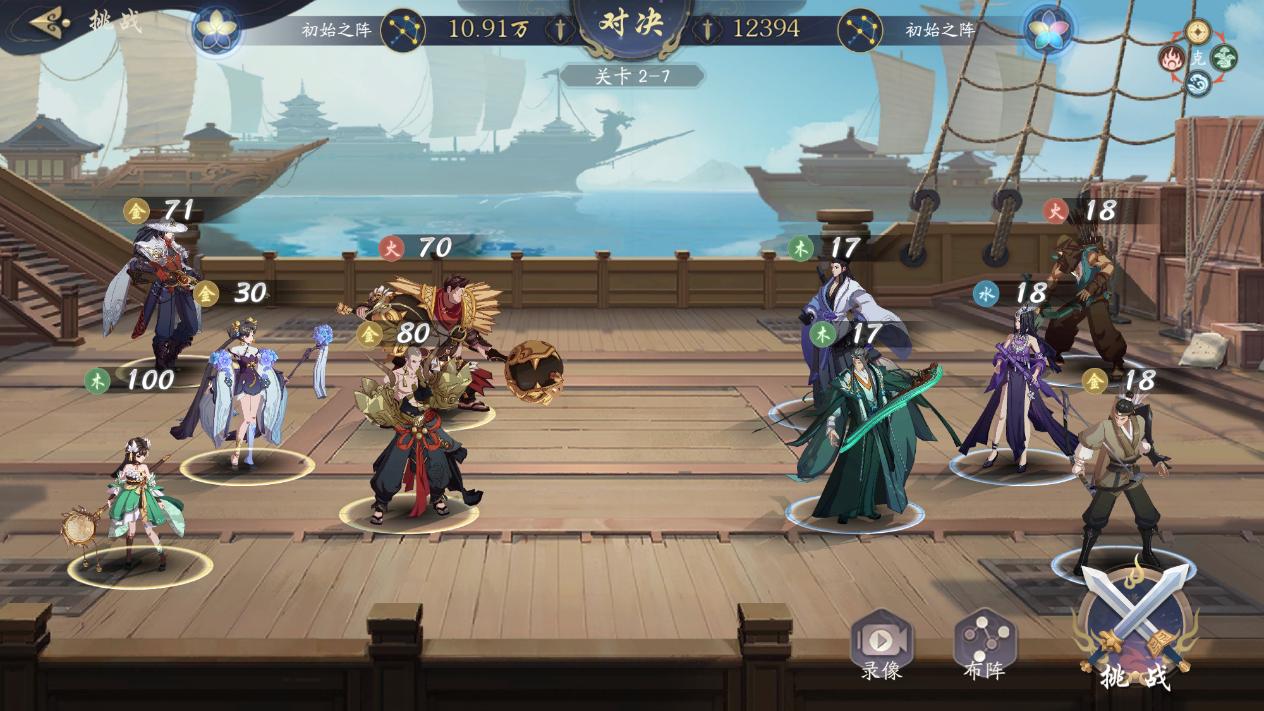The image size is (1264, 711).
Task: Open the 布阵 formation setup
Action: pyautogui.click(x=984, y=645)
